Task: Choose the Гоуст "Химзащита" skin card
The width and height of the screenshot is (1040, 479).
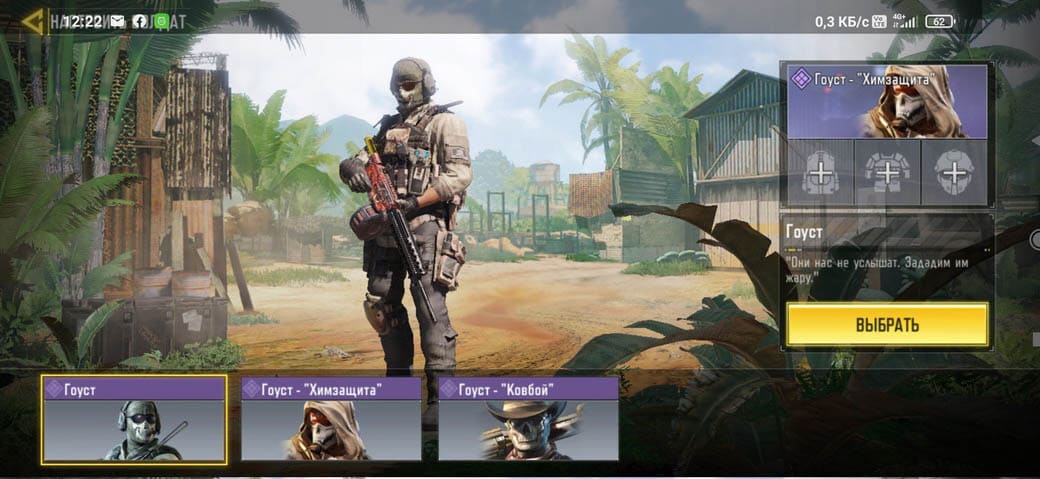Action: point(331,419)
